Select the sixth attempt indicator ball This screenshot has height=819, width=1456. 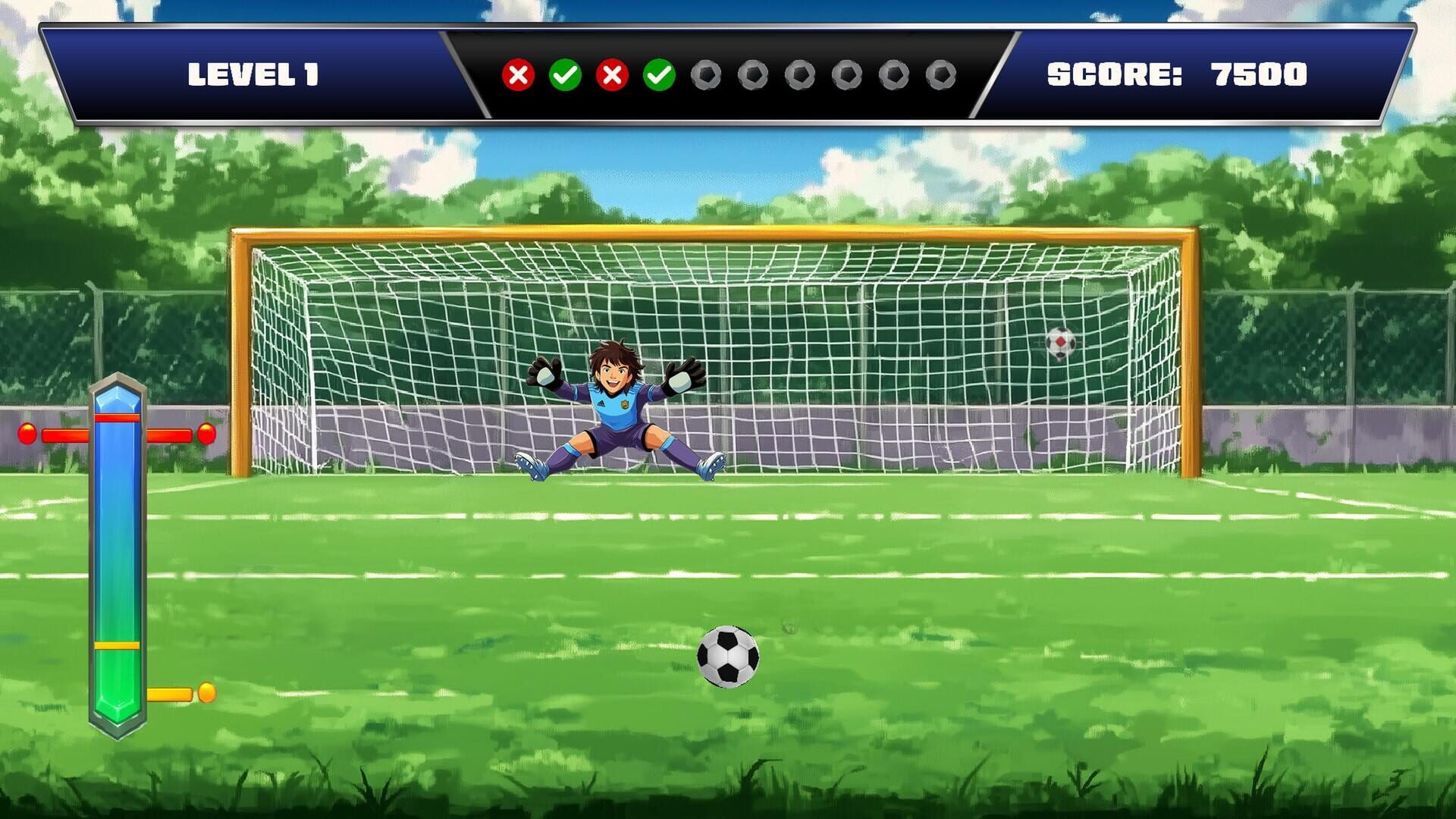(x=755, y=74)
